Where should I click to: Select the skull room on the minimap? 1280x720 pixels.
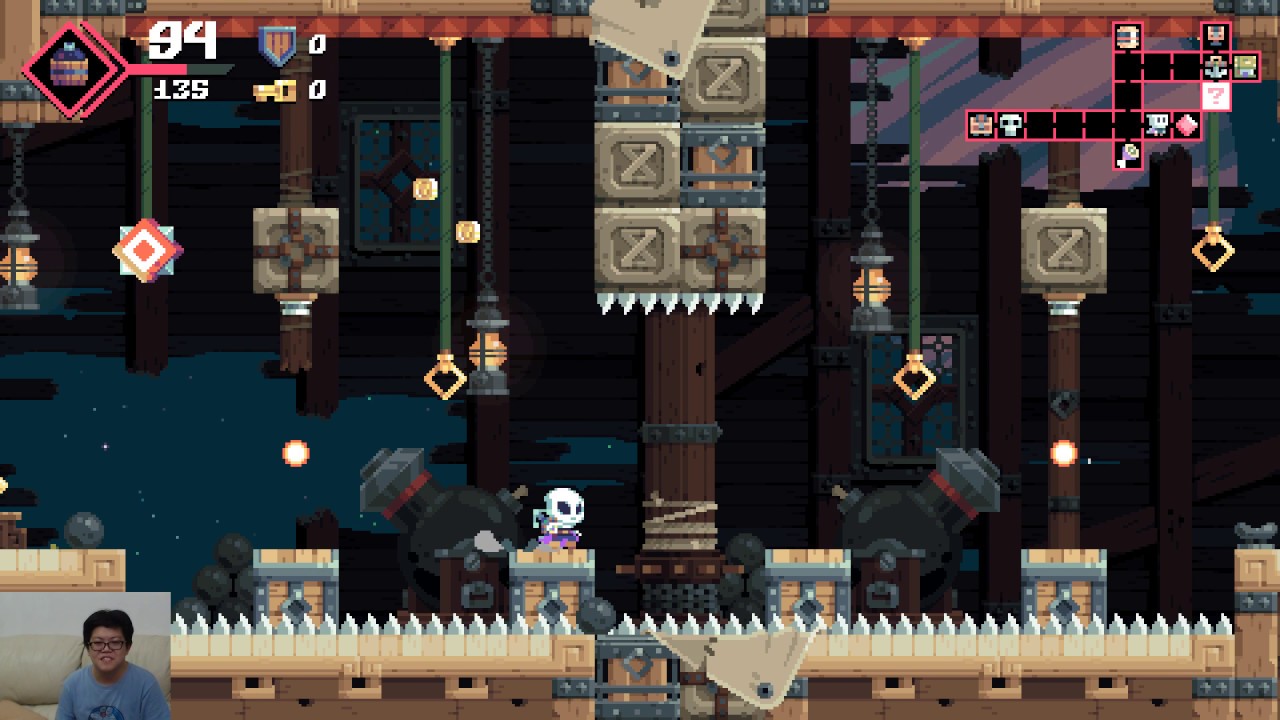1012,125
